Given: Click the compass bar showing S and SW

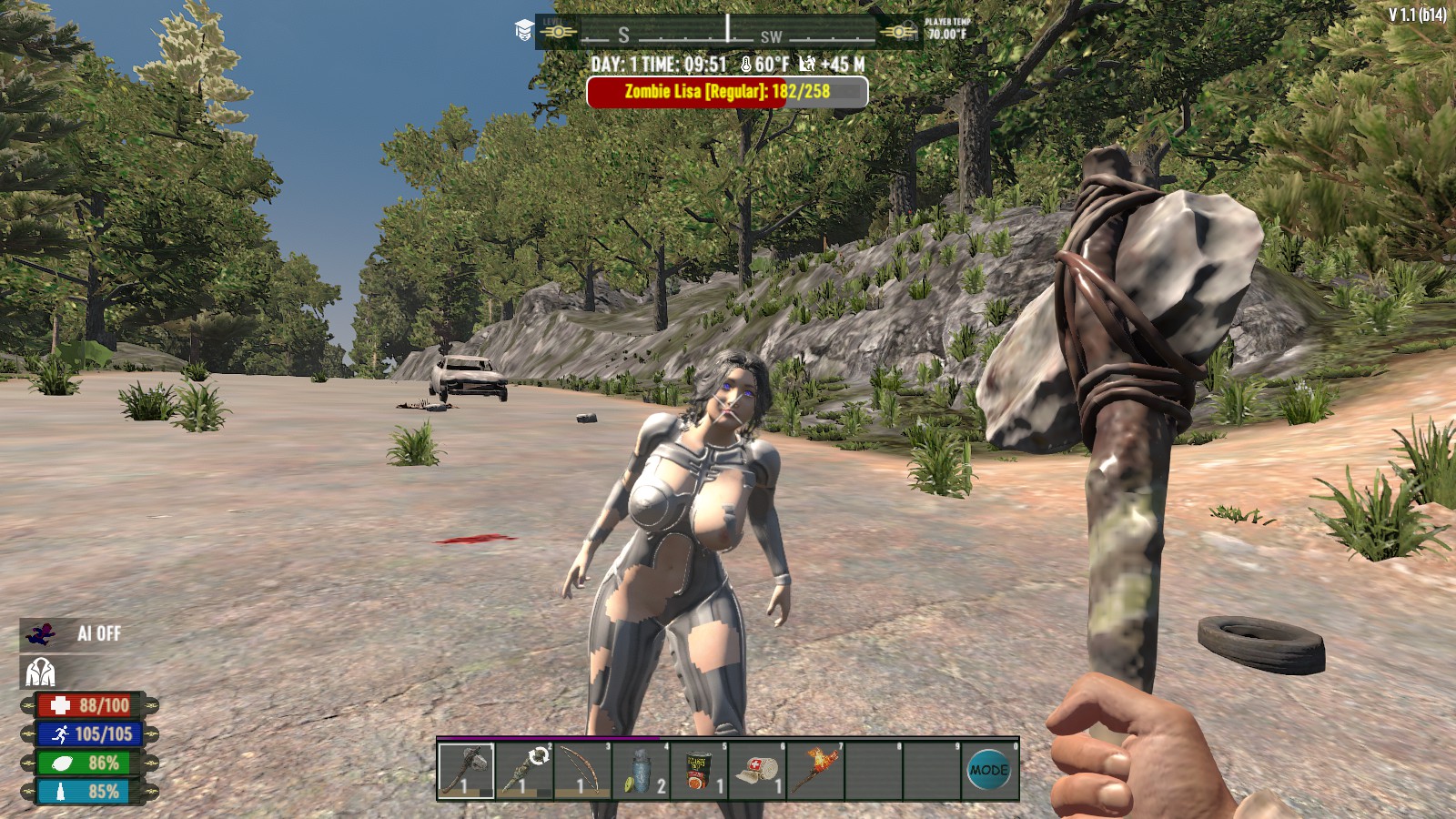Looking at the screenshot, I should tap(728, 32).
